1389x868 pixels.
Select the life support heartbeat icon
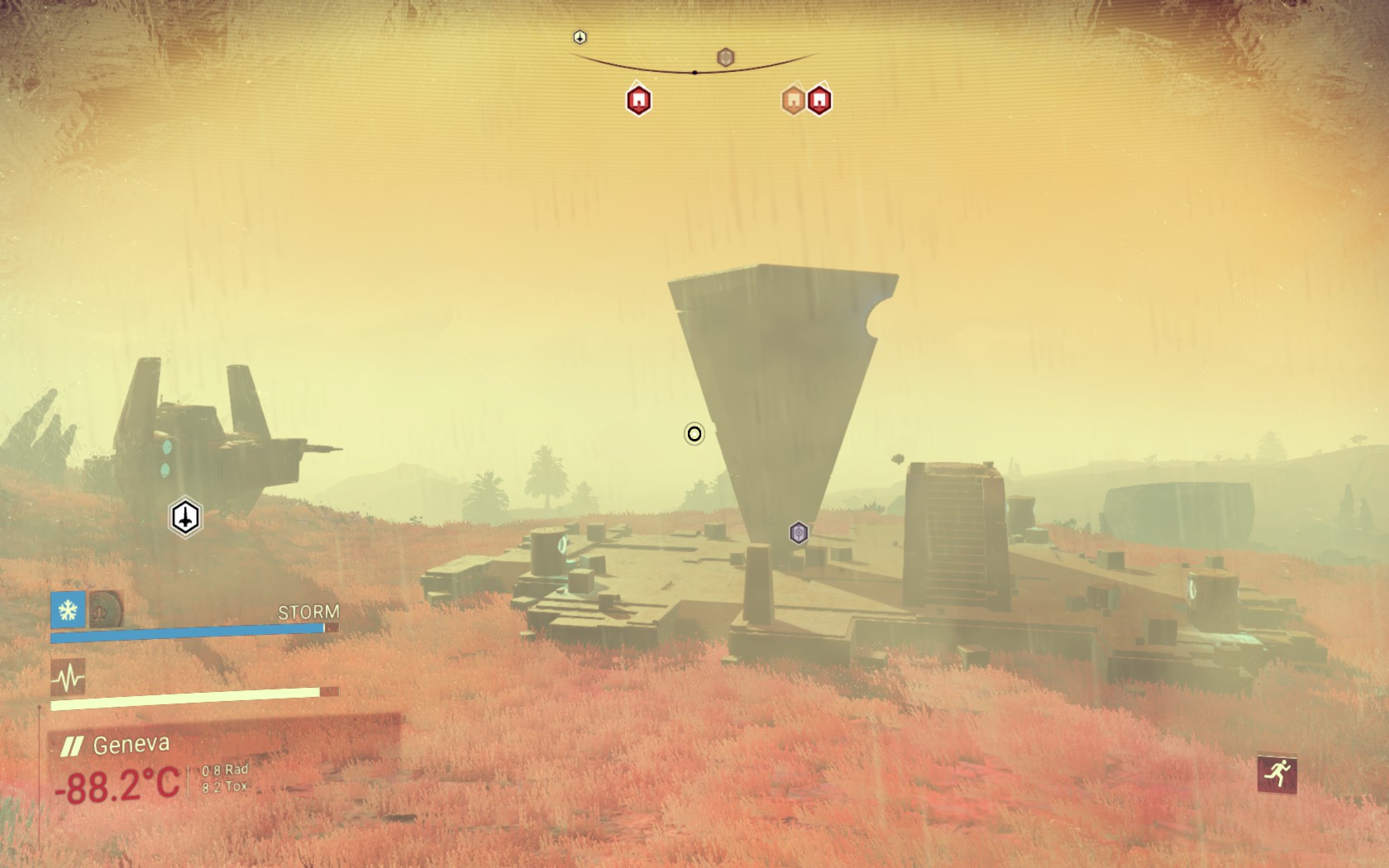click(68, 678)
